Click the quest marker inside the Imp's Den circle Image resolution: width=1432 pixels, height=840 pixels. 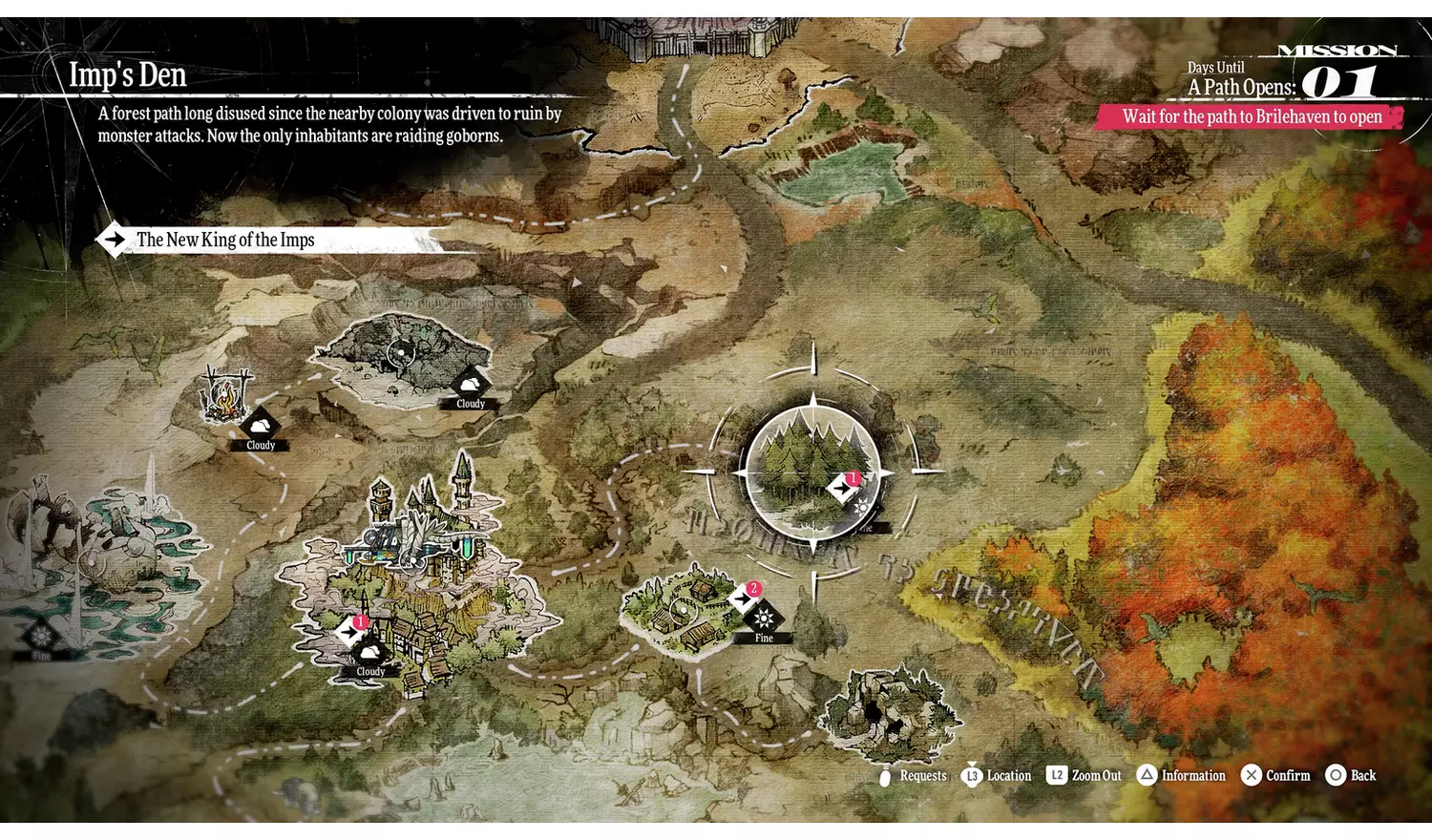[x=842, y=487]
